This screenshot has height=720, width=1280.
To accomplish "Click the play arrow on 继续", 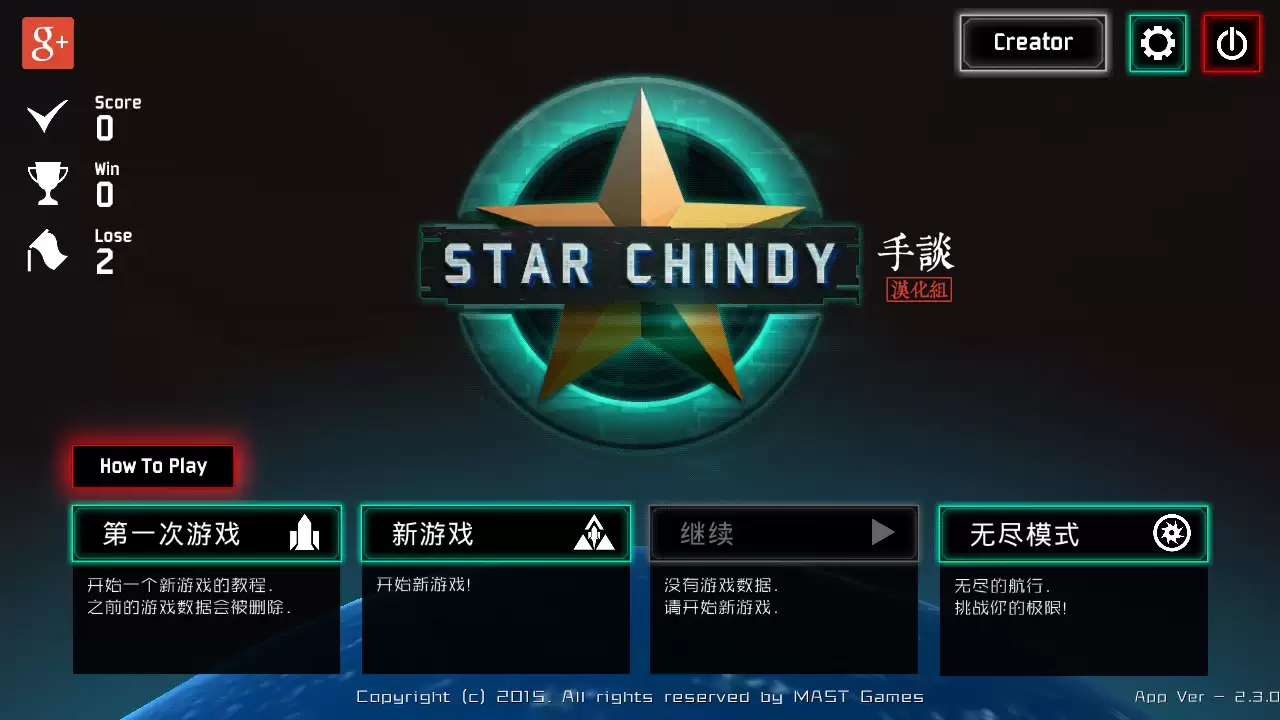I will coord(884,533).
